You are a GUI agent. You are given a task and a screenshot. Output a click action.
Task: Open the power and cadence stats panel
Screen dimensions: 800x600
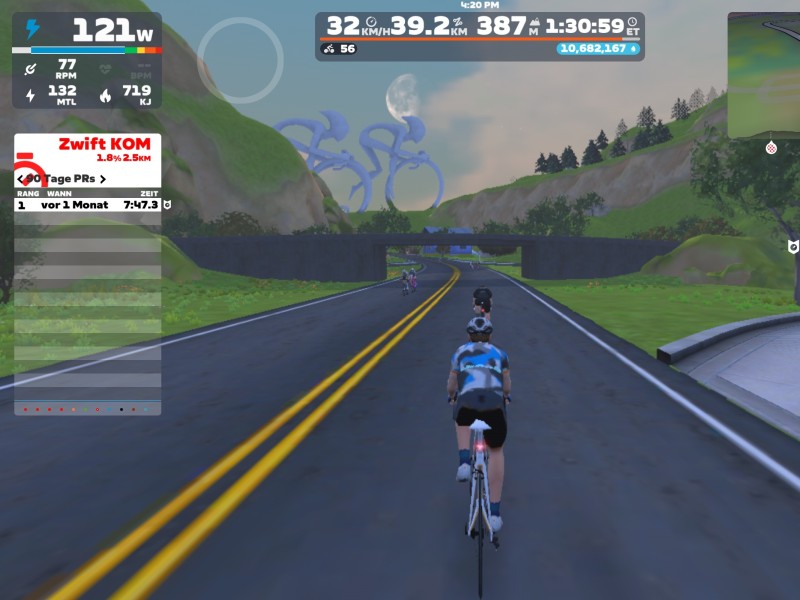pyautogui.click(x=86, y=60)
